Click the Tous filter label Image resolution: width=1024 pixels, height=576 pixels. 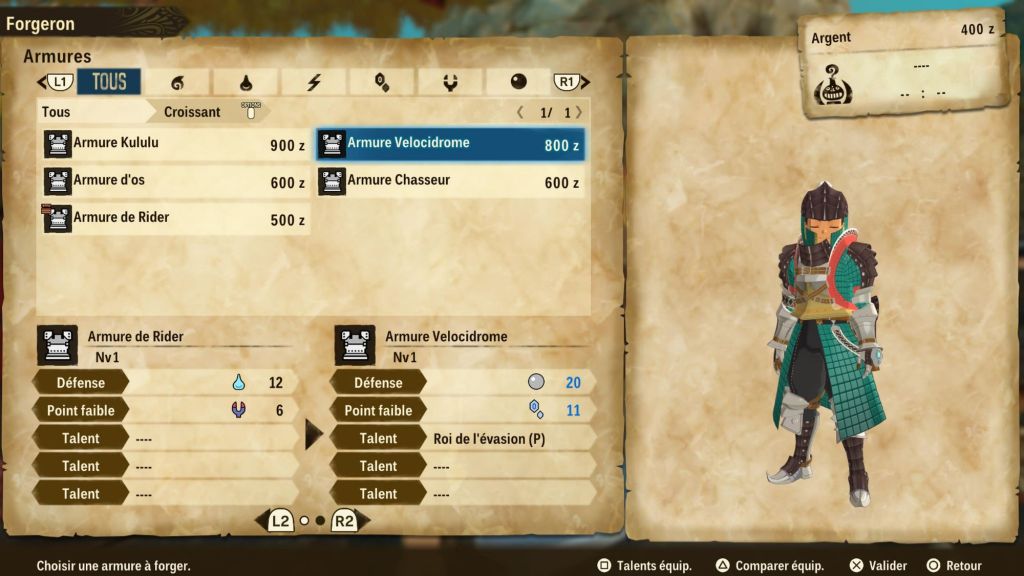coord(57,112)
